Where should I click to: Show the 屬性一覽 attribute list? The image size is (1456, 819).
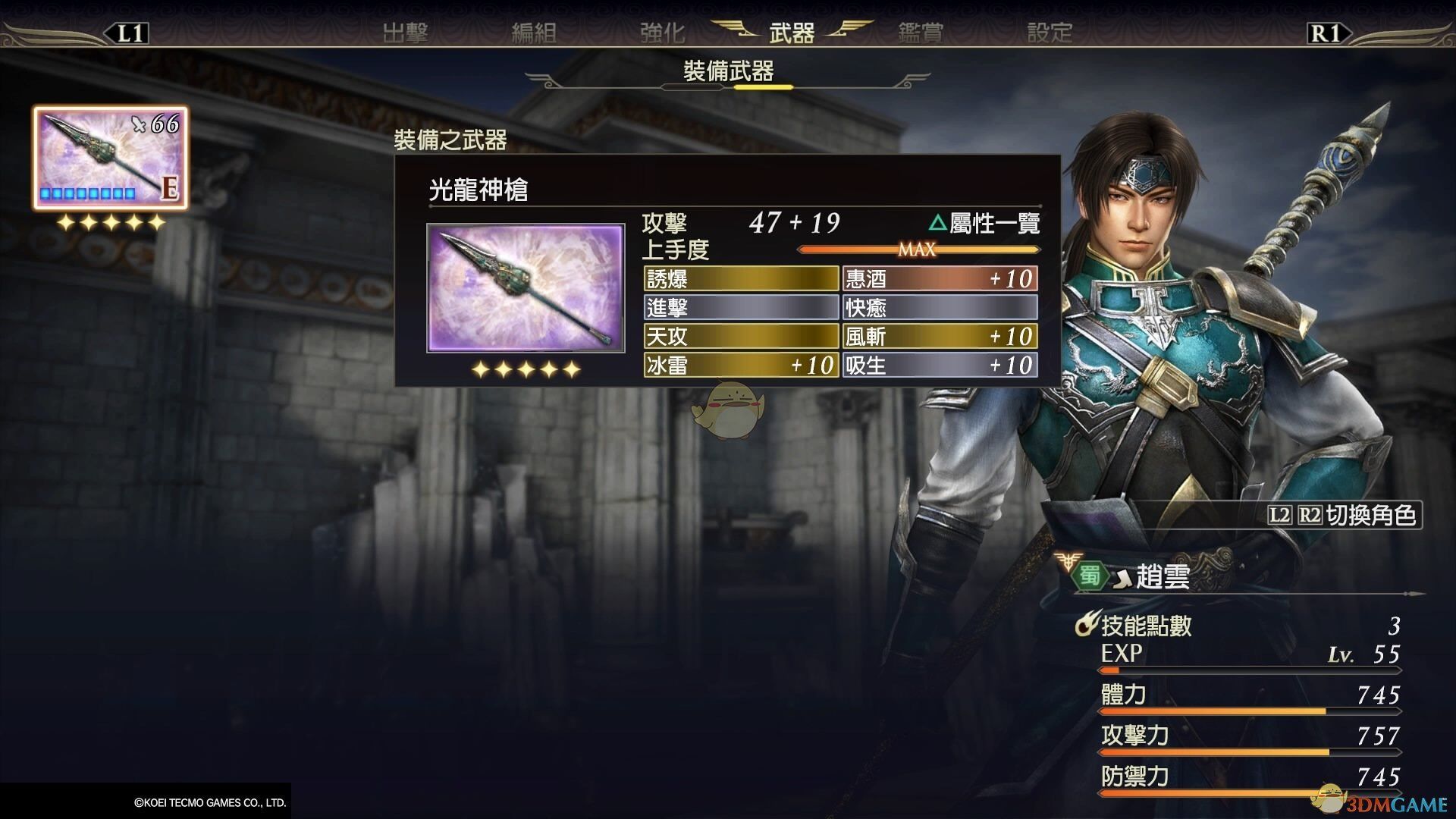tap(984, 223)
